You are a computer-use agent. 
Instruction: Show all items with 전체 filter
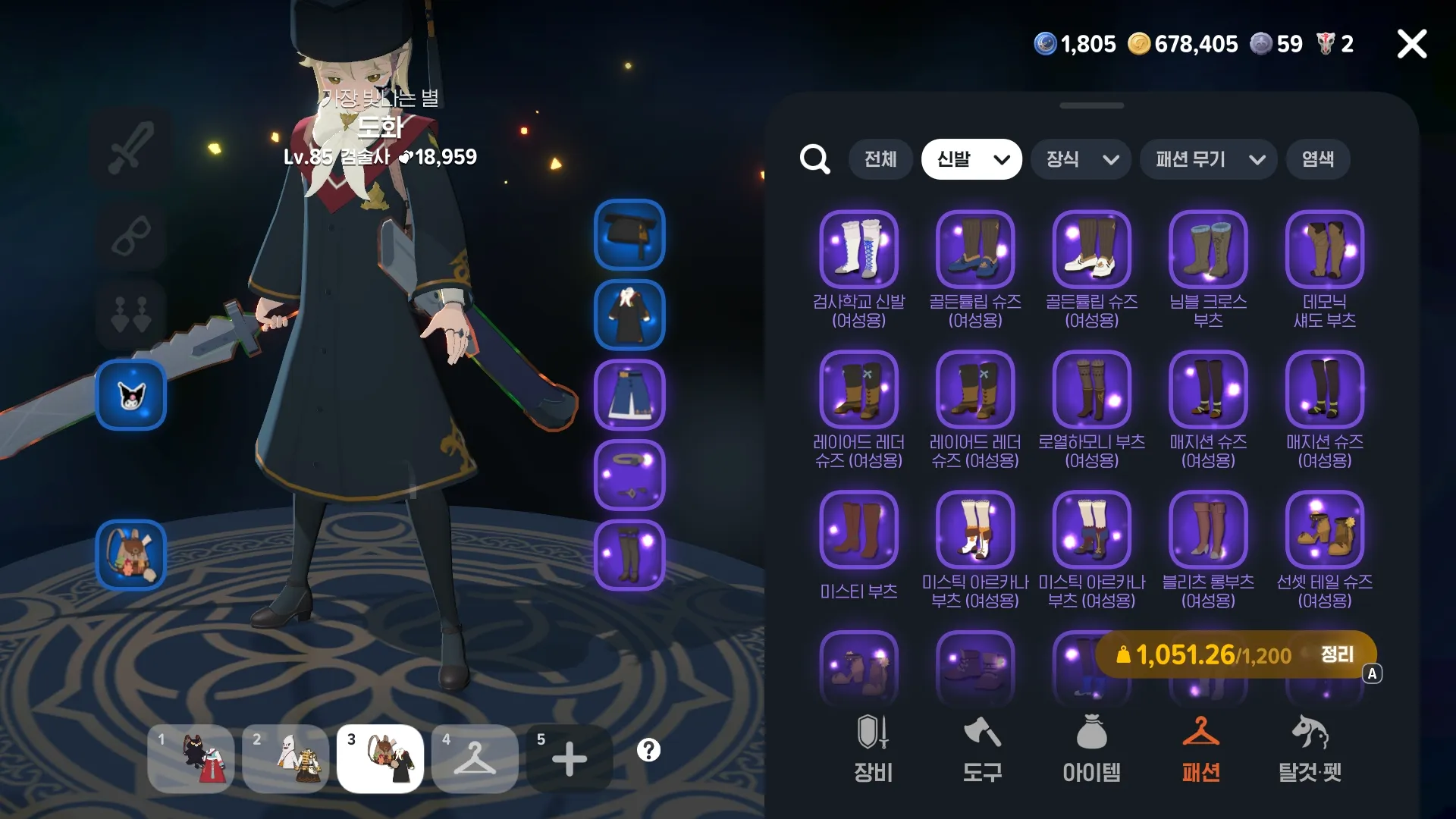click(880, 159)
